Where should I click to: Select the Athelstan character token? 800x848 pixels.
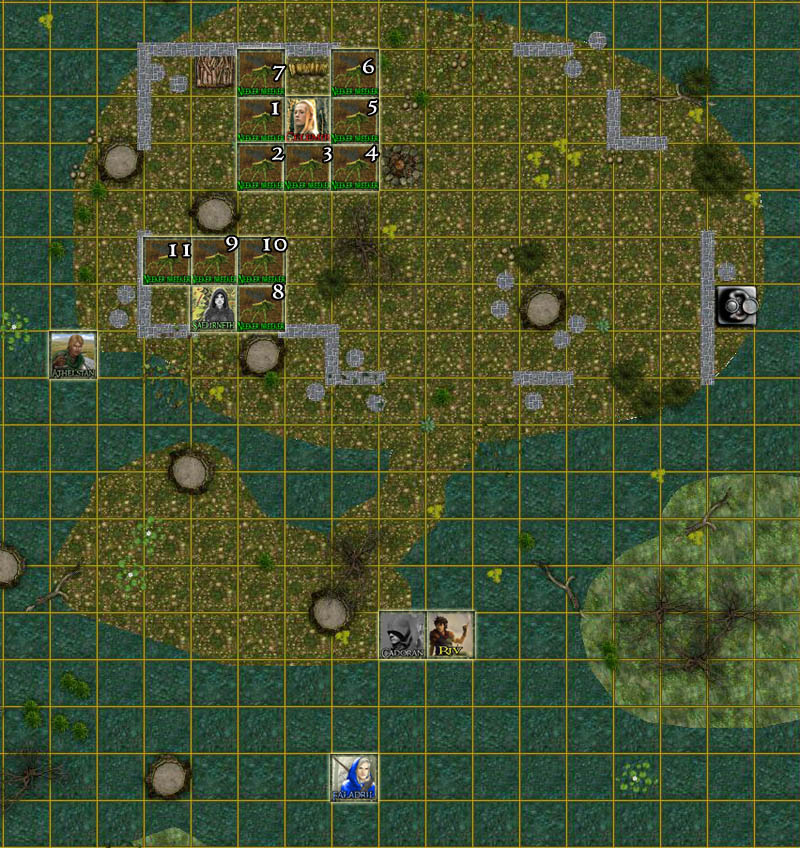click(x=73, y=356)
